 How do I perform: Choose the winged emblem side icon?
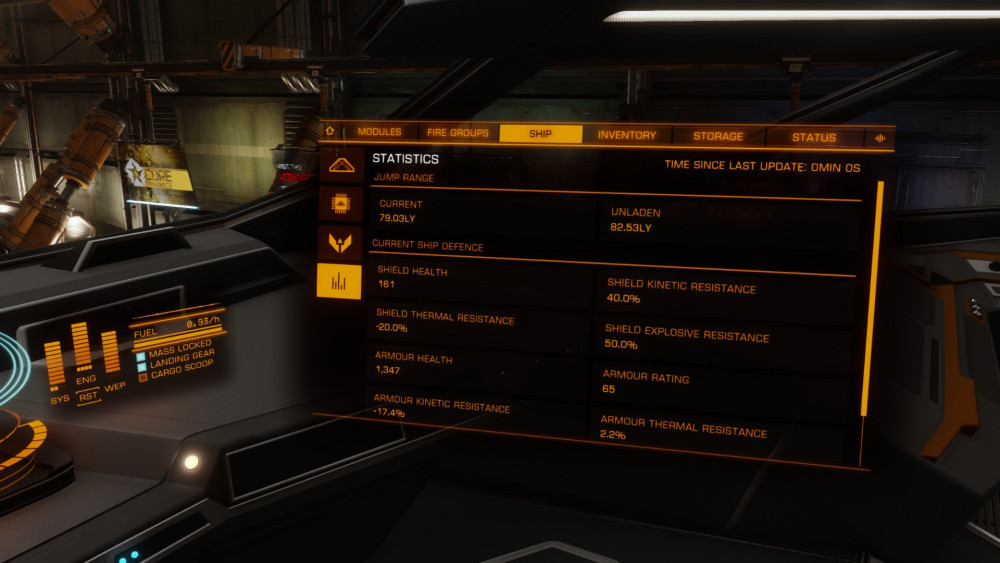tap(339, 242)
